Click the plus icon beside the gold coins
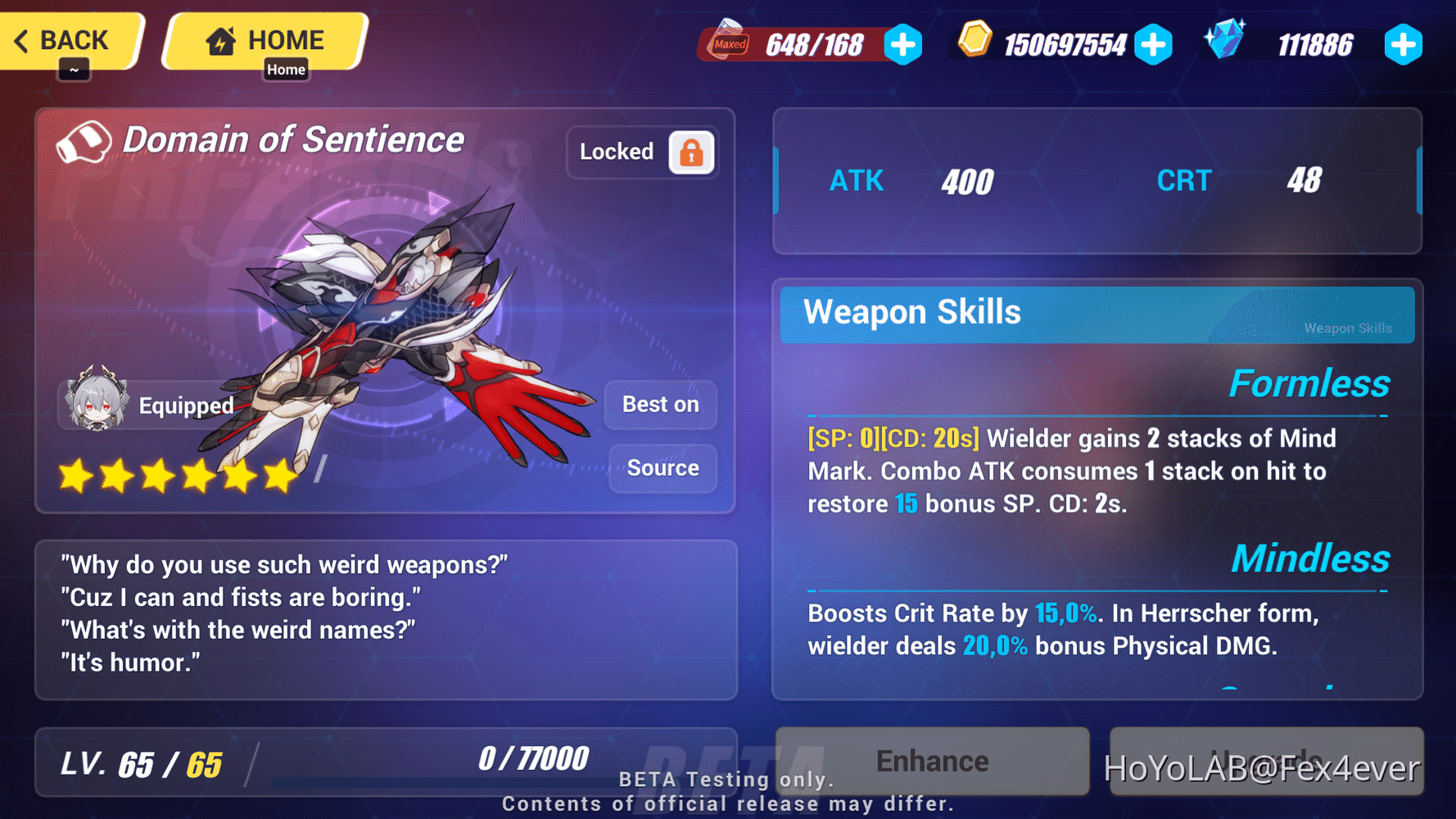Image resolution: width=1456 pixels, height=819 pixels. [x=1155, y=45]
